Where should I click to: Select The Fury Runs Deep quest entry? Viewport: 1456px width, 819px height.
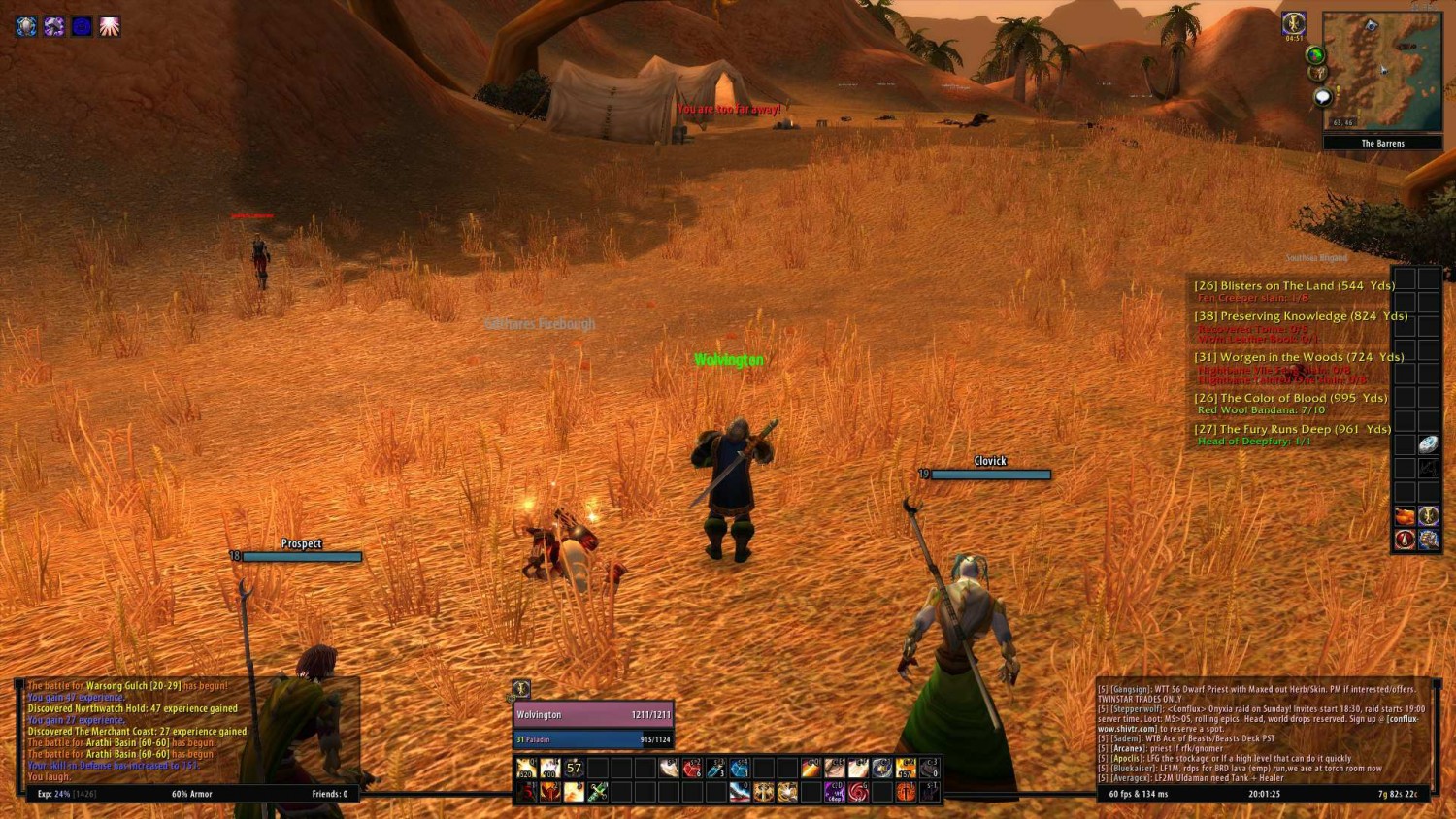[x=1291, y=429]
